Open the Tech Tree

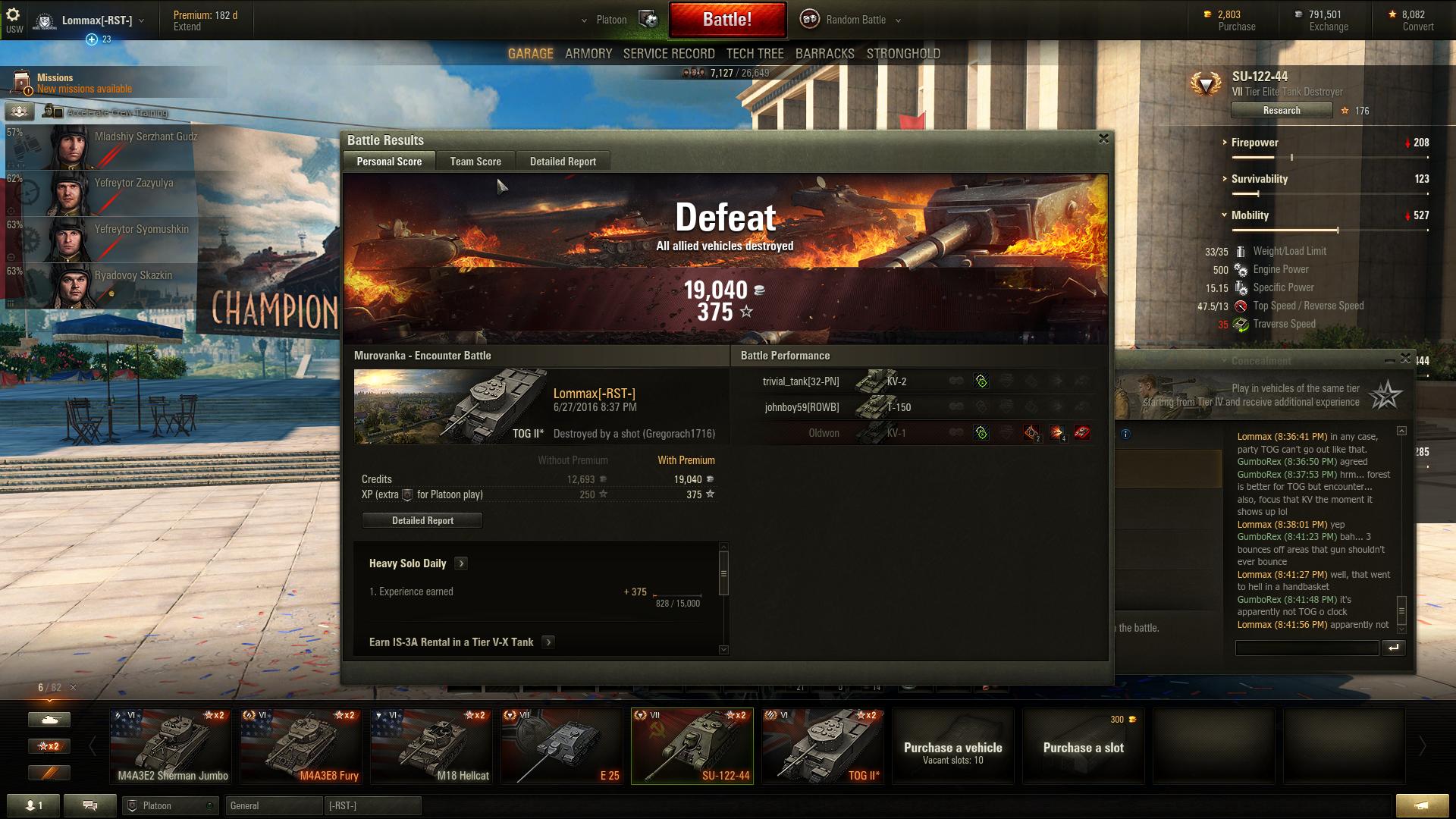(755, 54)
